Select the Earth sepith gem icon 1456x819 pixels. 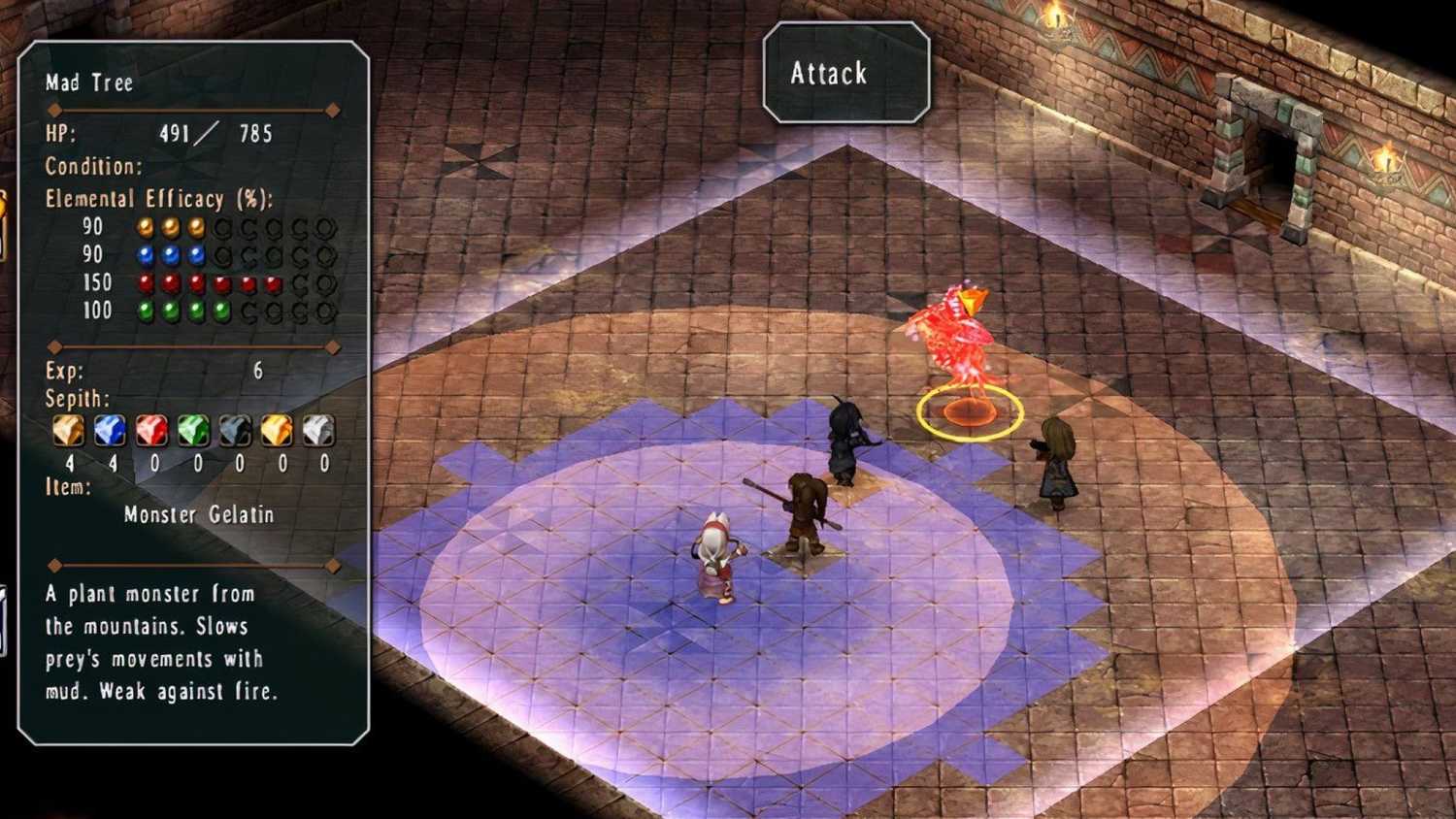point(68,430)
